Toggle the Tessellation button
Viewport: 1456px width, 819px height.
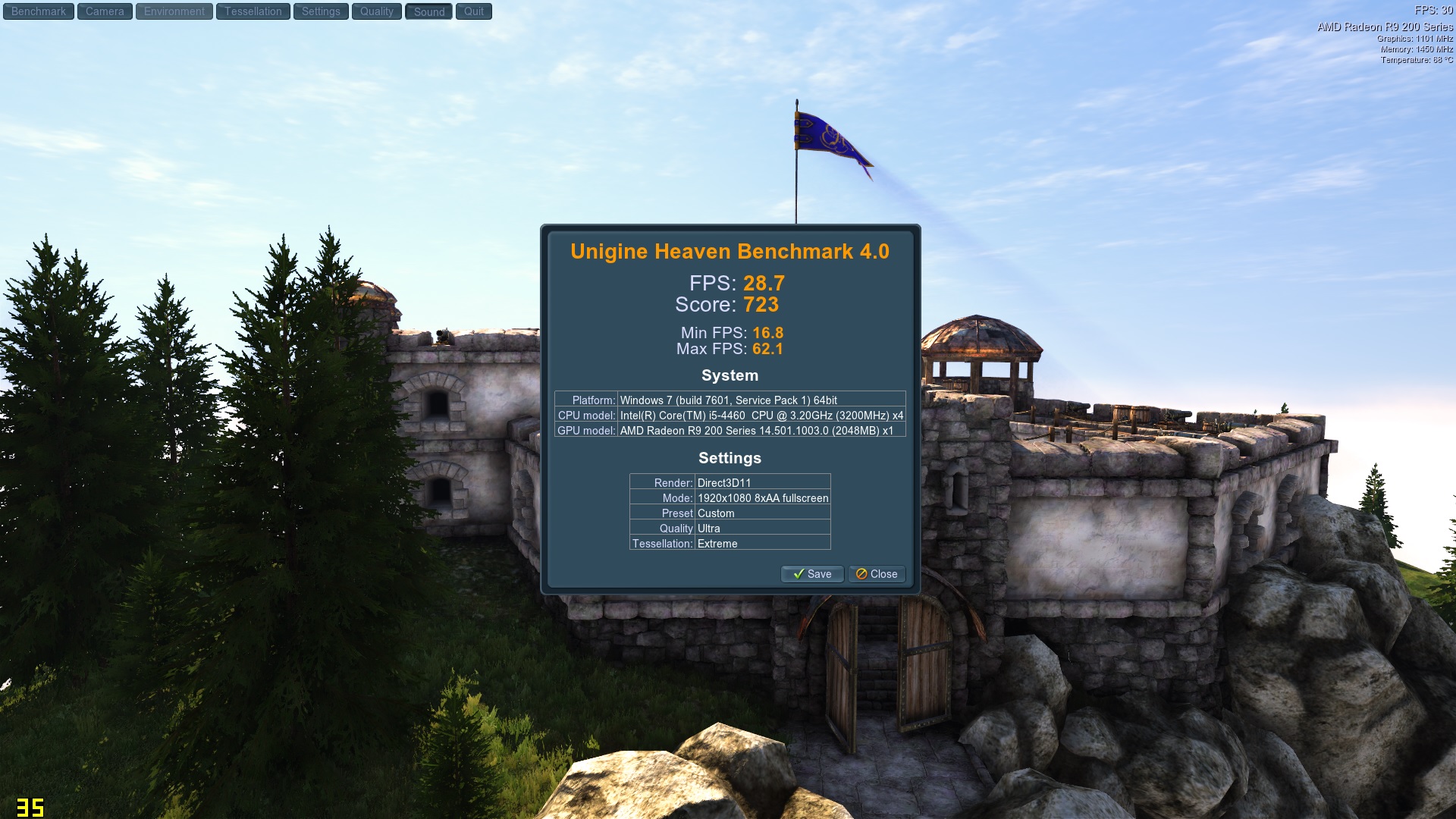pyautogui.click(x=253, y=11)
